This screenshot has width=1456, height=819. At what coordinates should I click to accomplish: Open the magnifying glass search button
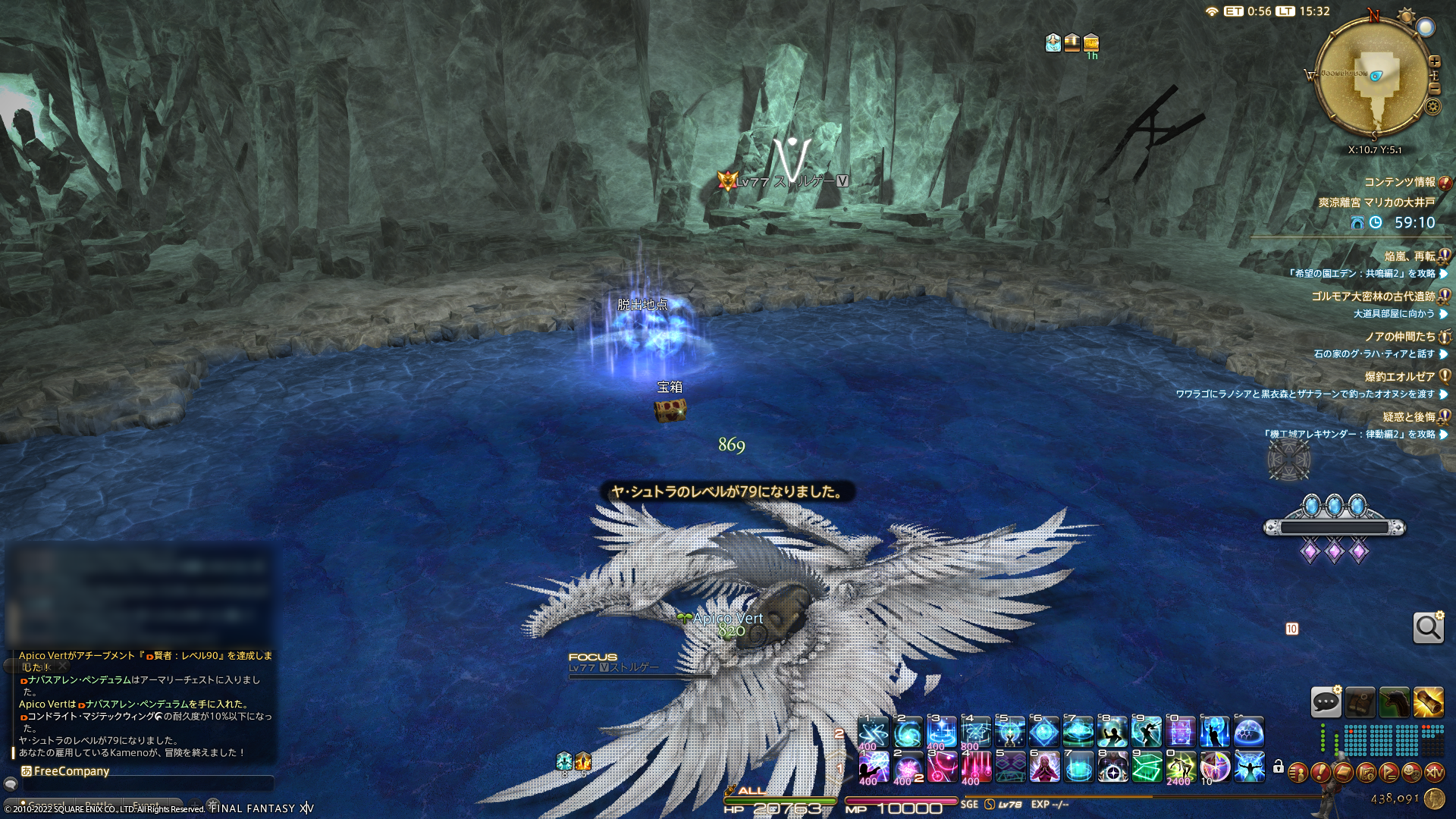point(1428,628)
